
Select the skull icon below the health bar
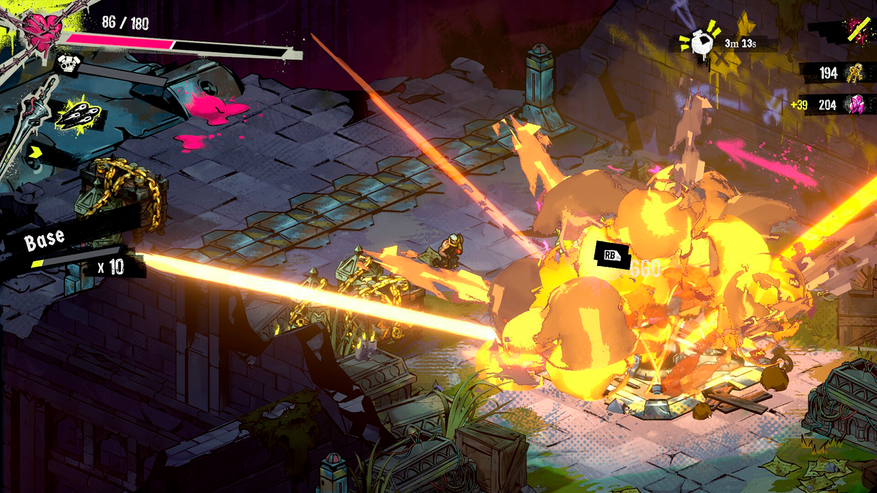pyautogui.click(x=69, y=64)
